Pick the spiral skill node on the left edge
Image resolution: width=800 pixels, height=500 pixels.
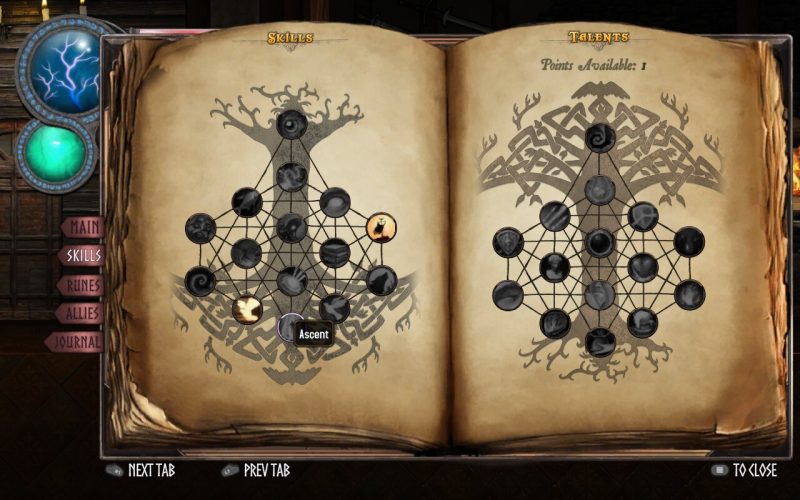tap(201, 281)
